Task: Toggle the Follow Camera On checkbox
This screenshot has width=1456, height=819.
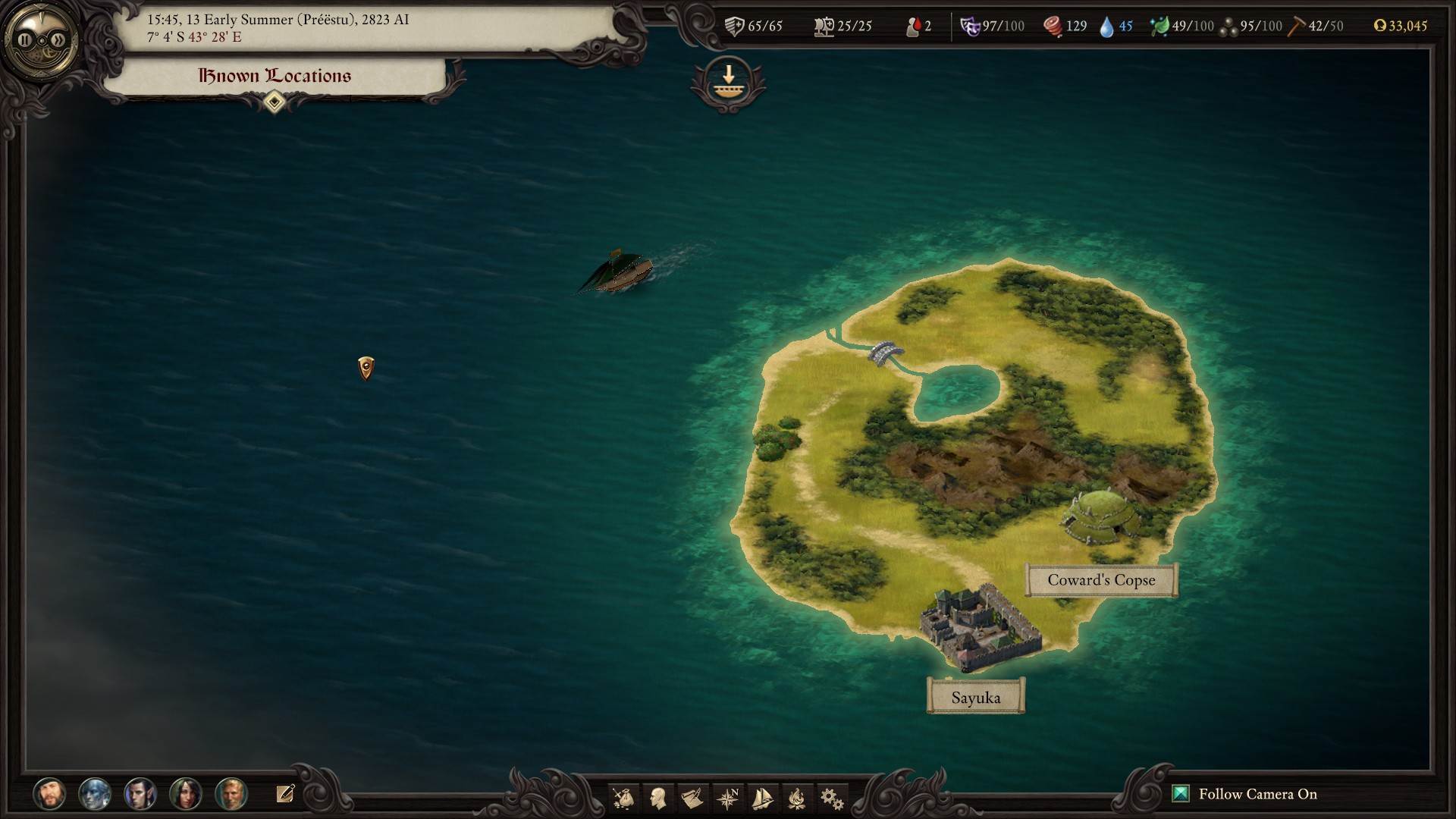Action: [x=1180, y=793]
